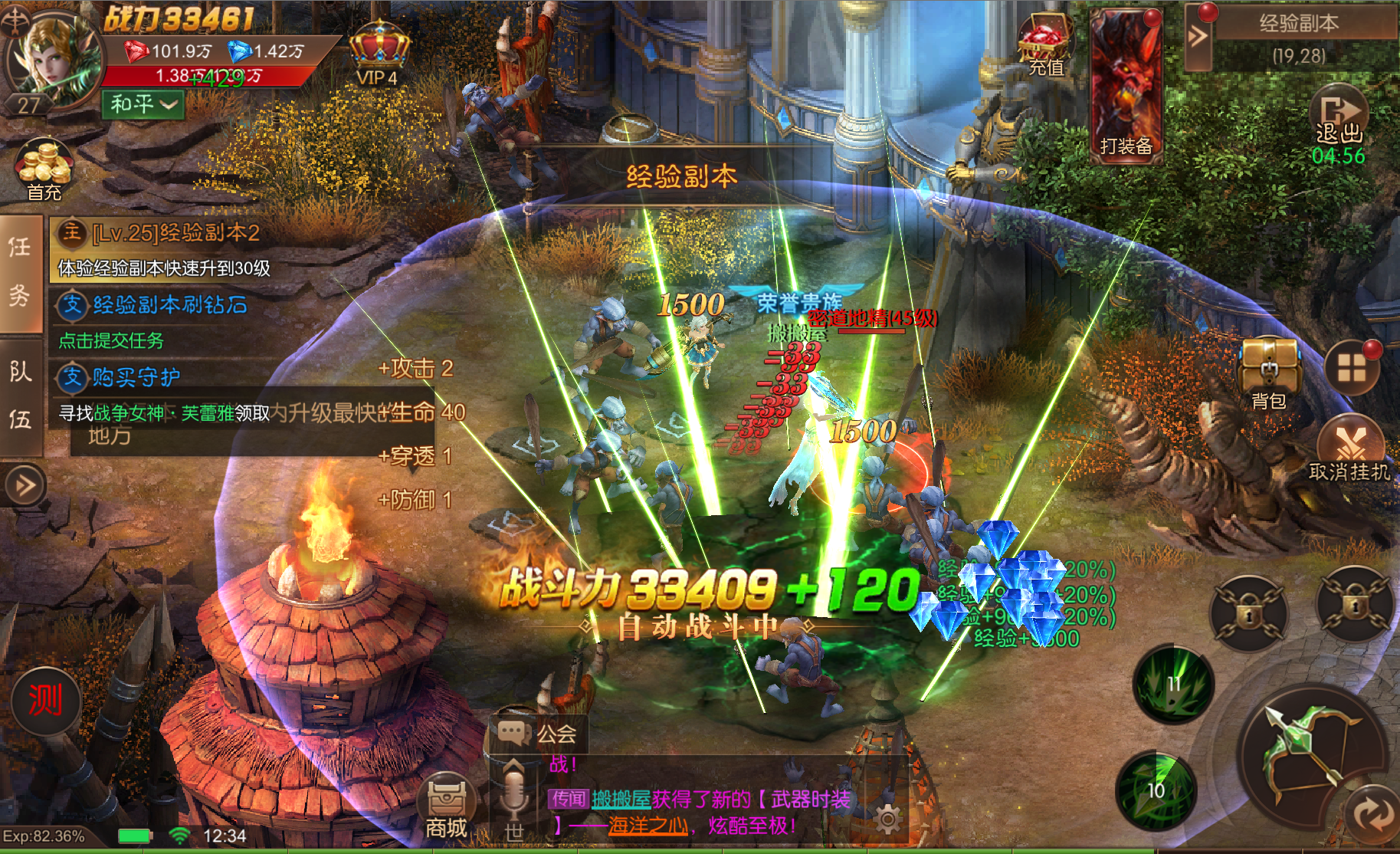
Task: Open the 充值 recharge shop
Action: tap(1044, 48)
